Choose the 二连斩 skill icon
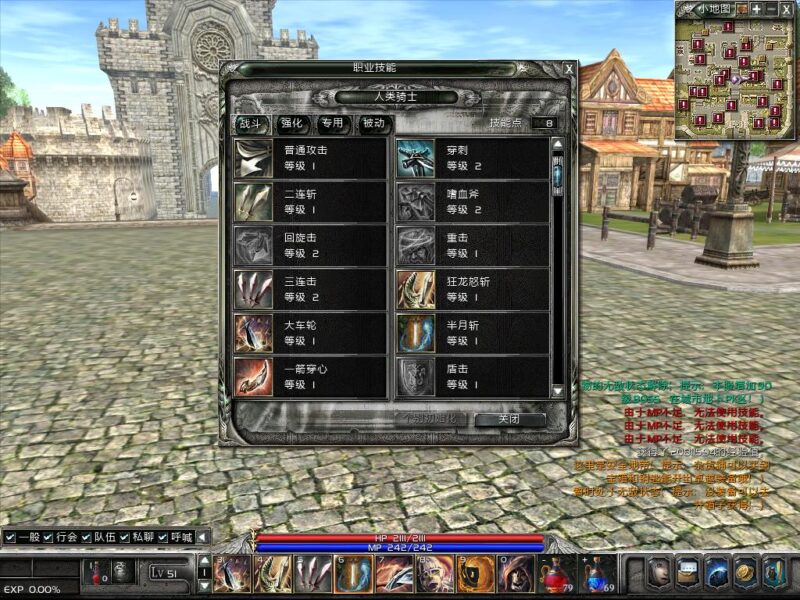Screen dimensions: 800x600 (253, 201)
